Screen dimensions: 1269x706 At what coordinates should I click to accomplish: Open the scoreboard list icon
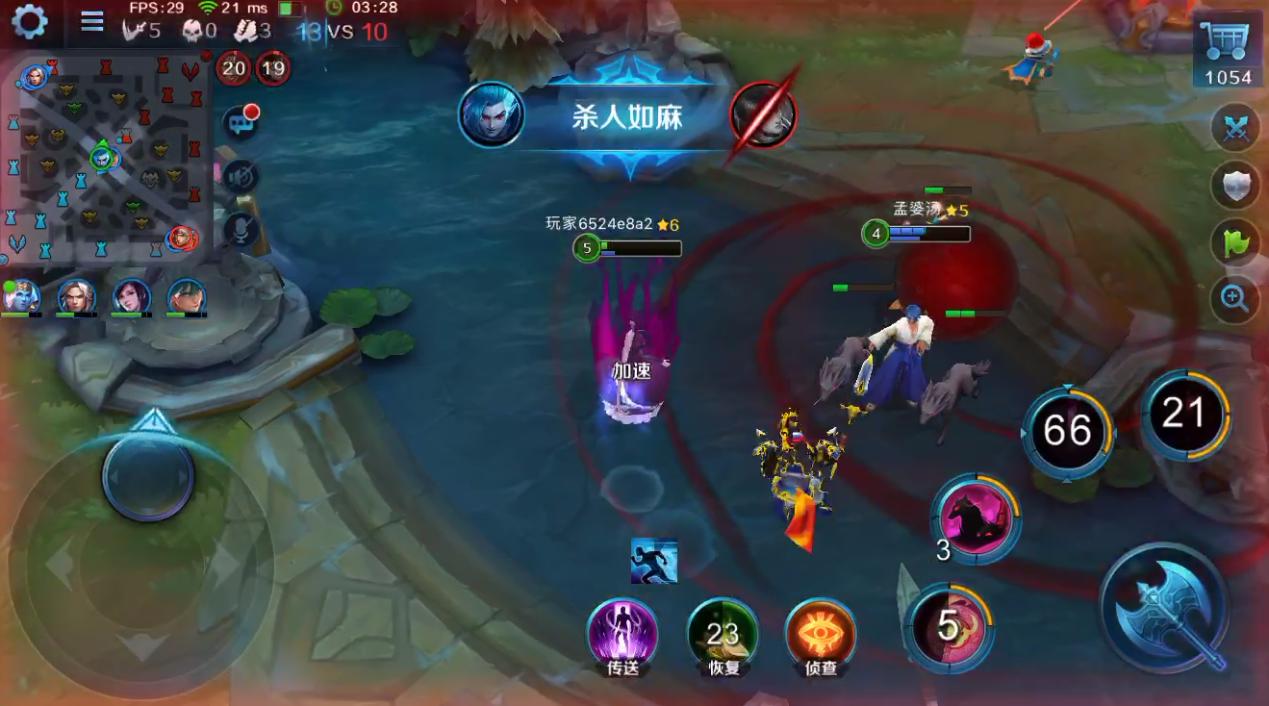[x=92, y=21]
